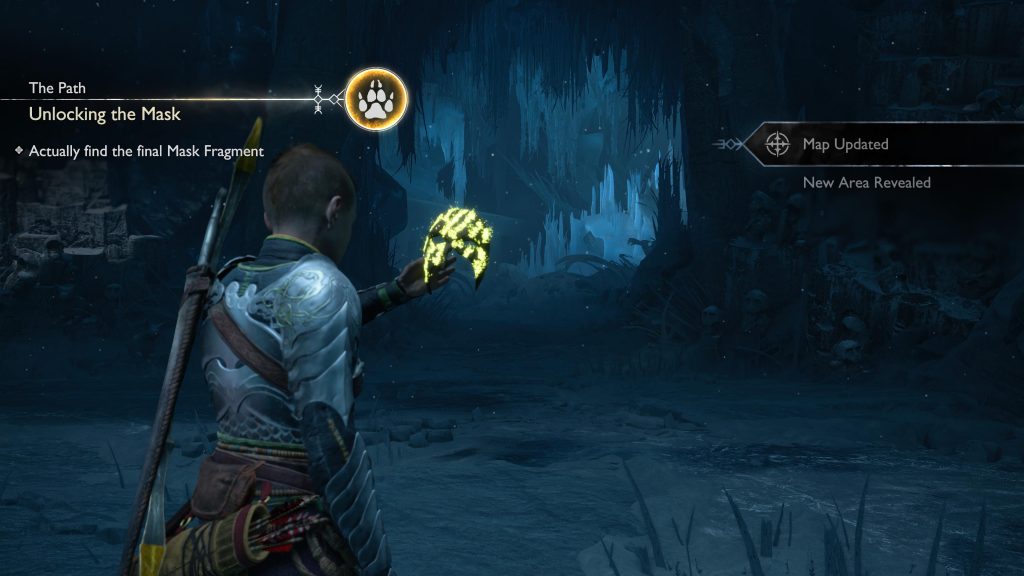
Task: Click the wolf paw quest icon
Action: 376,99
